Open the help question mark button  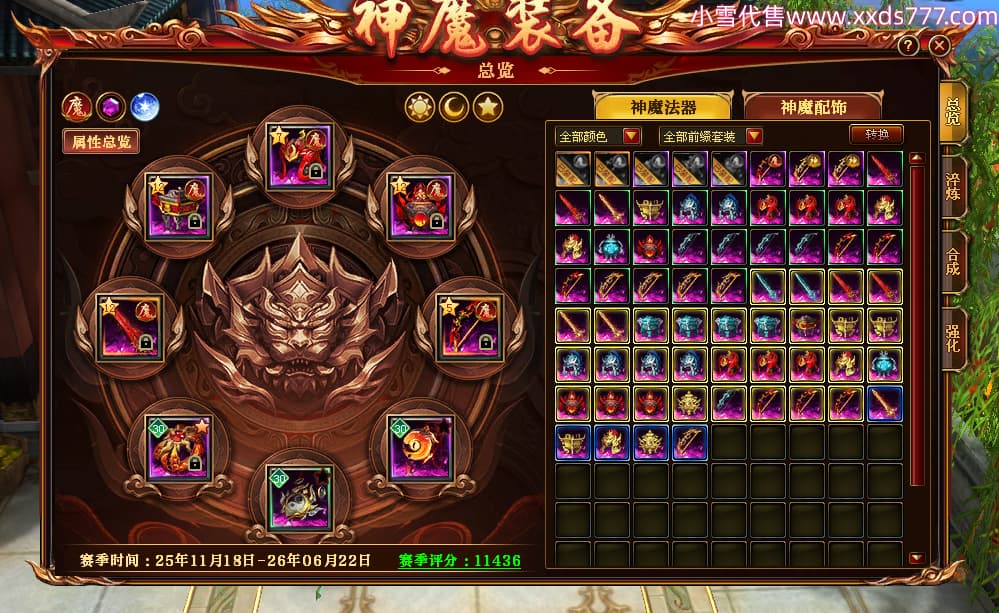tap(908, 46)
